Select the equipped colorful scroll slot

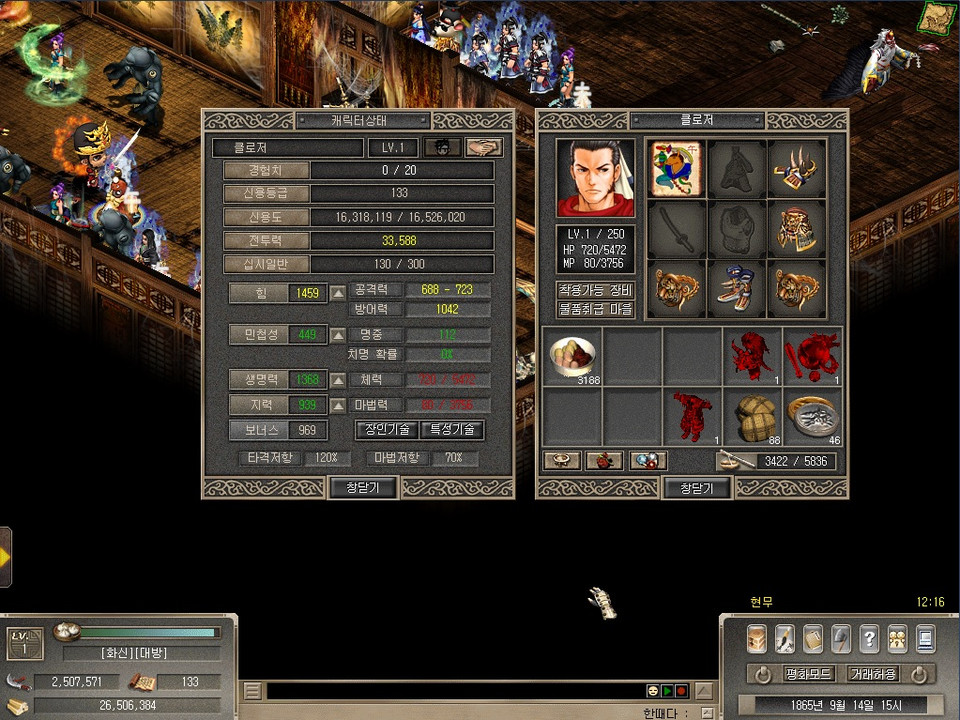click(x=675, y=169)
